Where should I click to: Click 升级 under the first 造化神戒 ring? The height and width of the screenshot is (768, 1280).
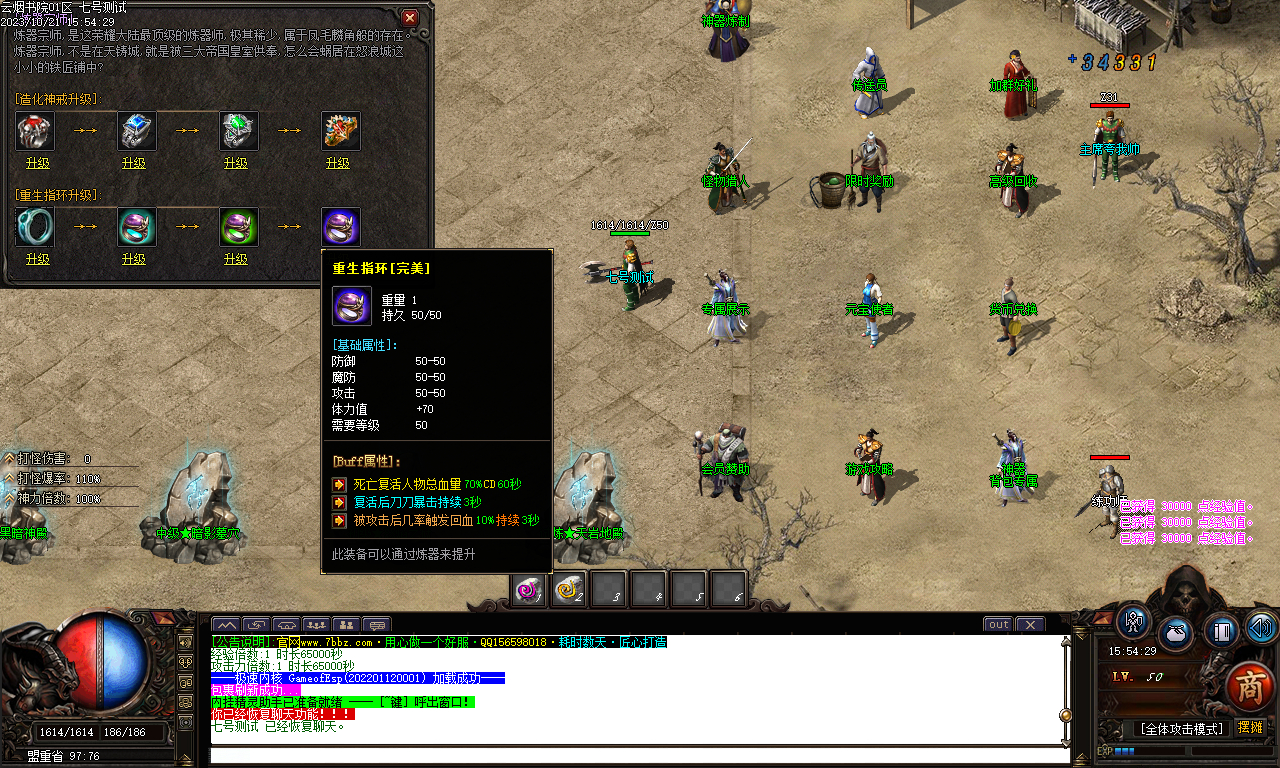(34, 162)
